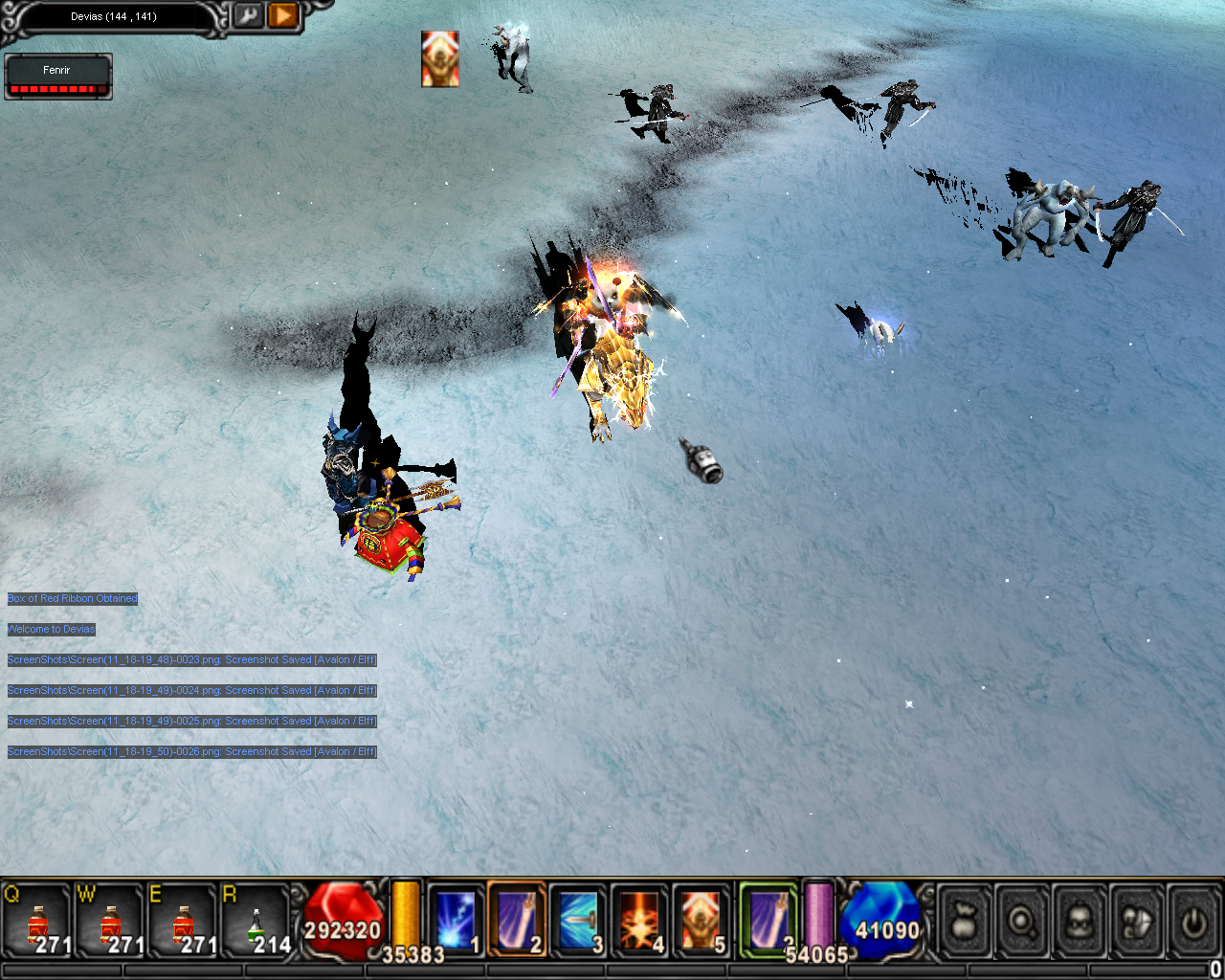Select the highlighted sword skill in slot 2
This screenshot has height=980, width=1225.
pyautogui.click(x=517, y=920)
